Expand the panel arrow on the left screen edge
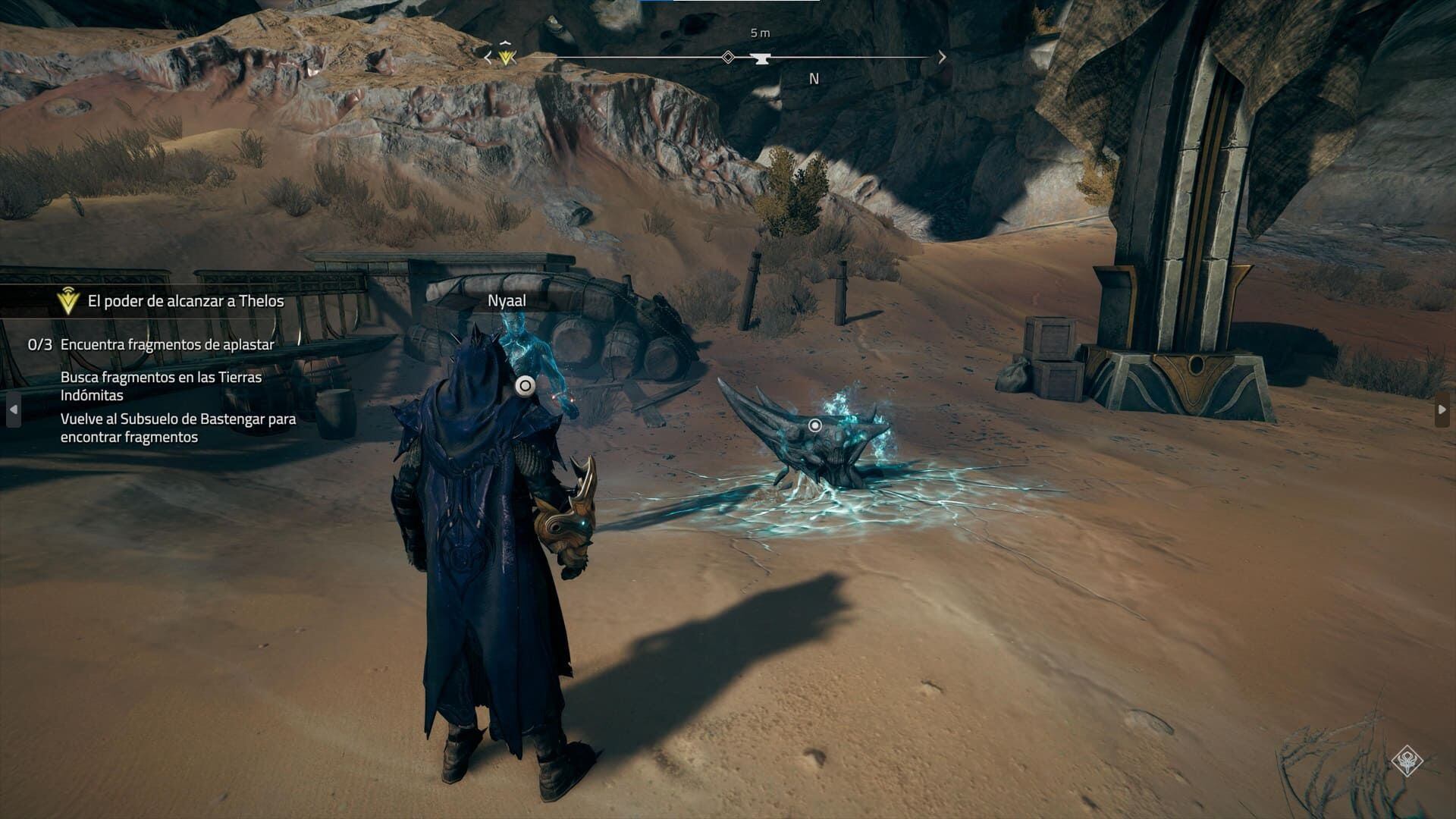 [13, 409]
